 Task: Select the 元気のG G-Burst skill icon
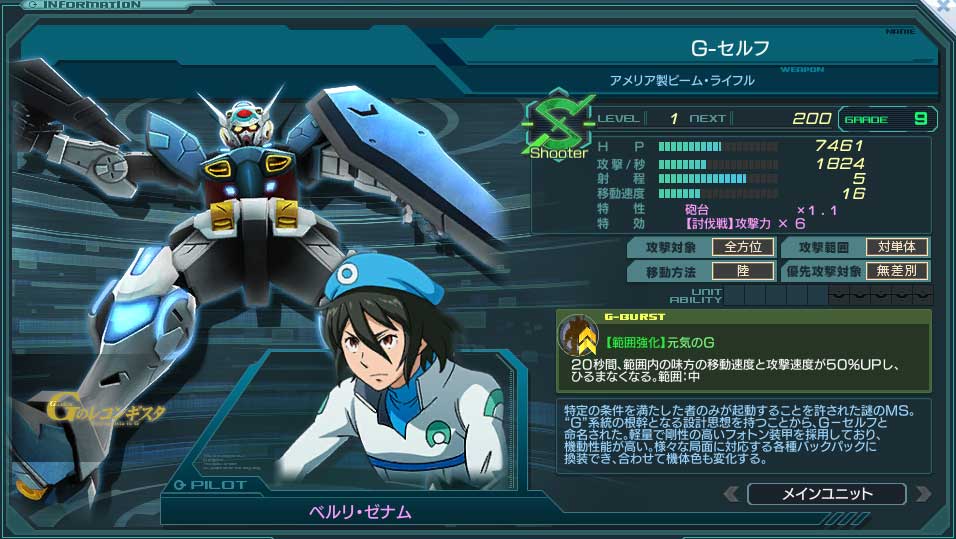click(x=578, y=335)
